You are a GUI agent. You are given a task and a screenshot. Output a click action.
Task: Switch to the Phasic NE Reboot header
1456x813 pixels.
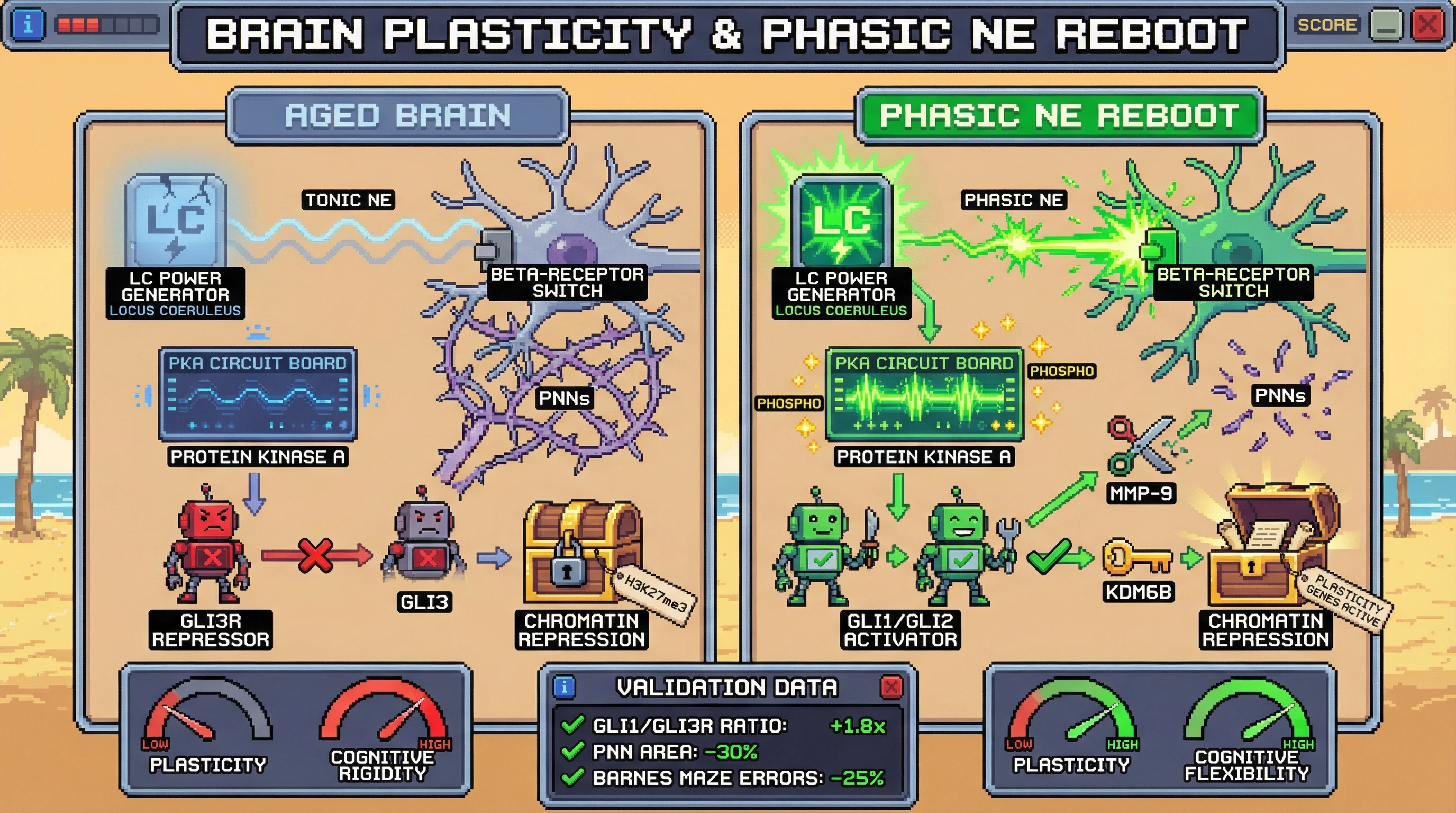[1059, 116]
